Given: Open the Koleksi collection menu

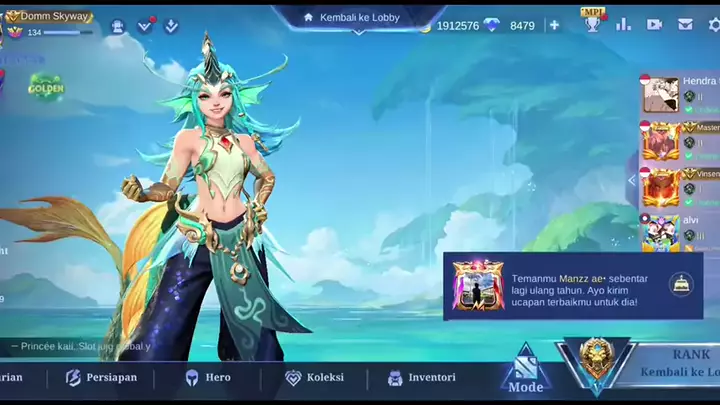Looking at the screenshot, I should coord(314,378).
